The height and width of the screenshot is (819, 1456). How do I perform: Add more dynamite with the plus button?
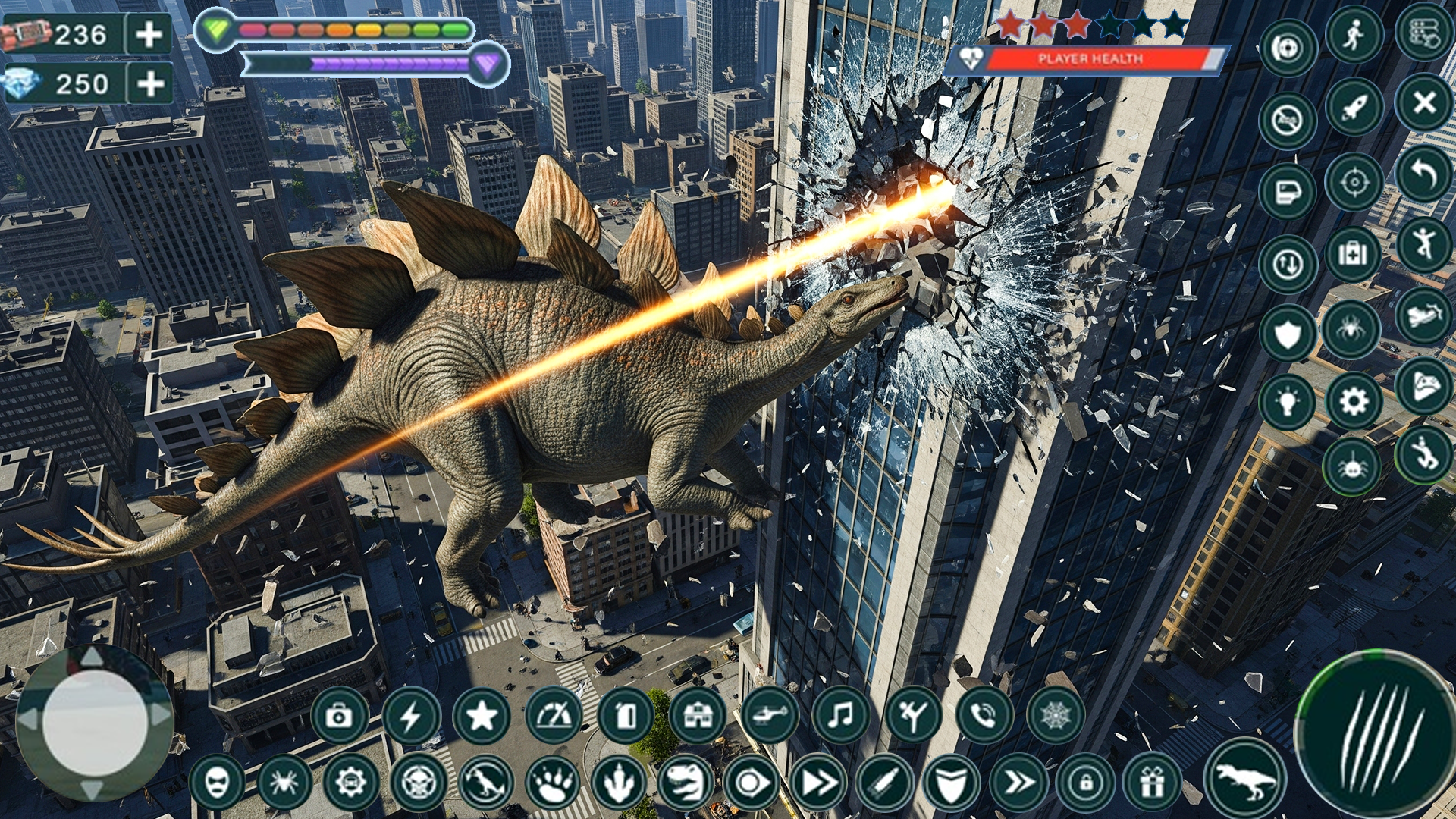click(x=149, y=34)
